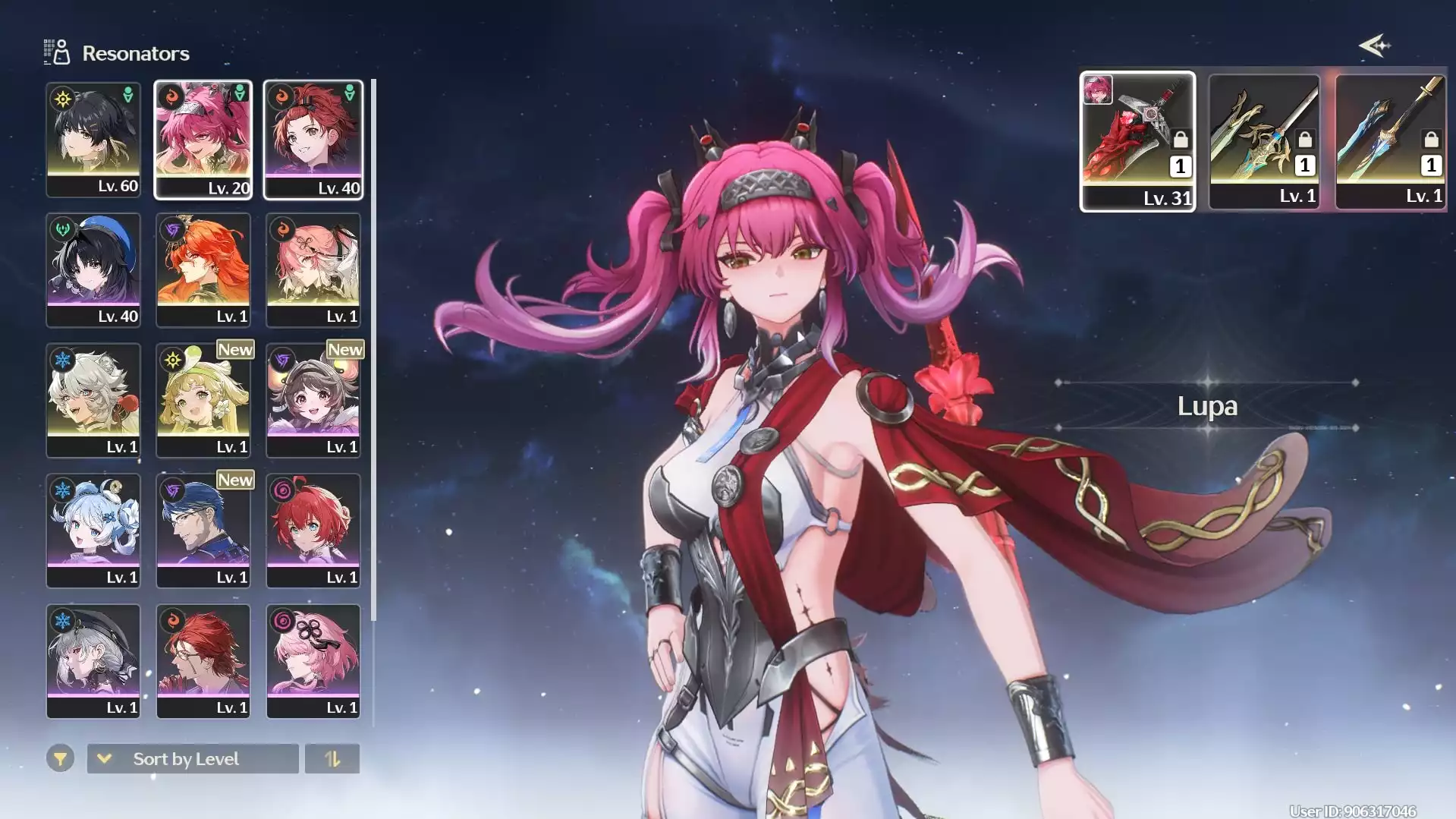Select the white curly-haired resonator

[93, 400]
